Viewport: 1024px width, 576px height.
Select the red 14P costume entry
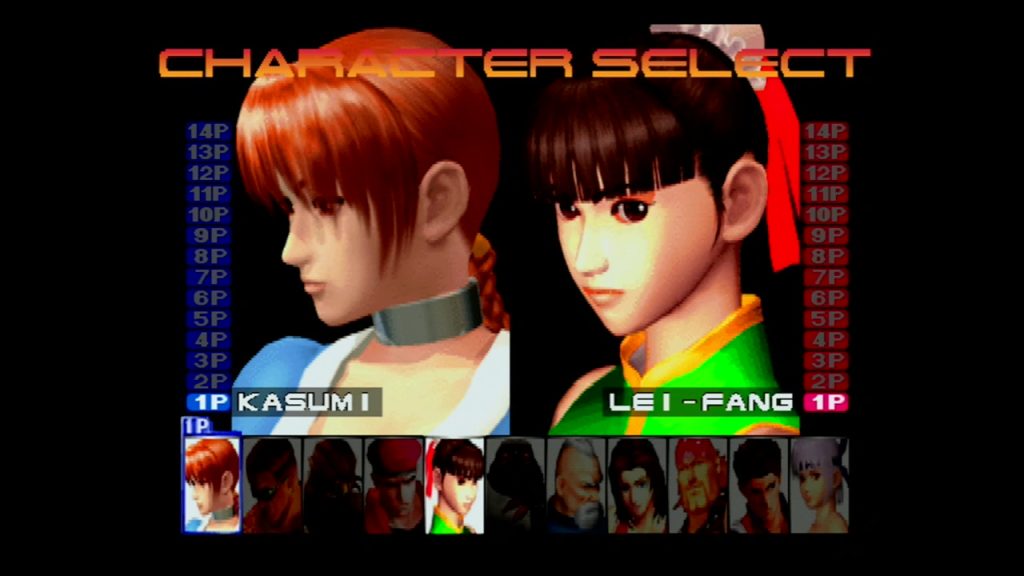pos(825,131)
